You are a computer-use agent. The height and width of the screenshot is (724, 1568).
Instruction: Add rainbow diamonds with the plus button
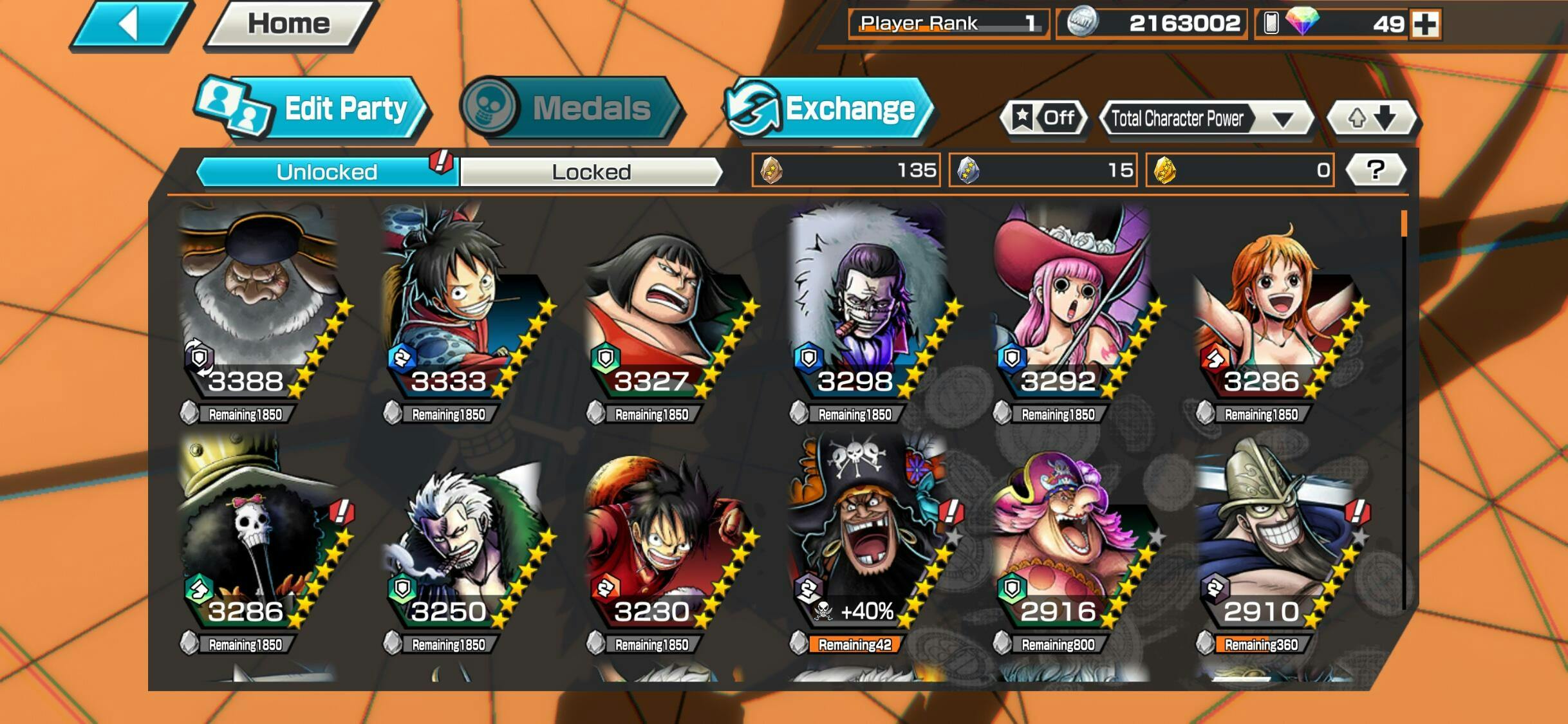pyautogui.click(x=1425, y=24)
